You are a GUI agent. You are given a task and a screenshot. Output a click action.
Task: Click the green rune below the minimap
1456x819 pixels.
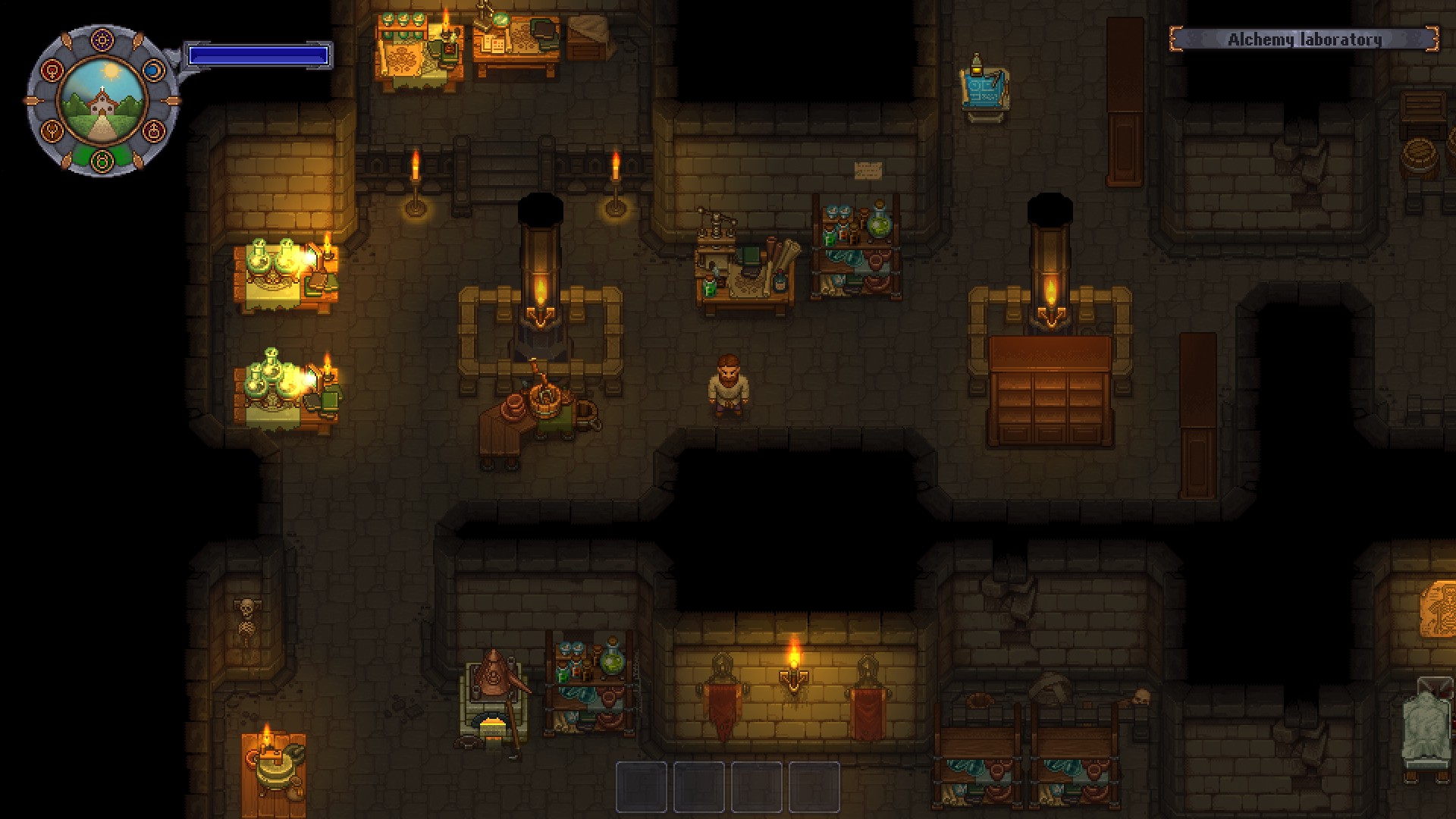(102, 160)
